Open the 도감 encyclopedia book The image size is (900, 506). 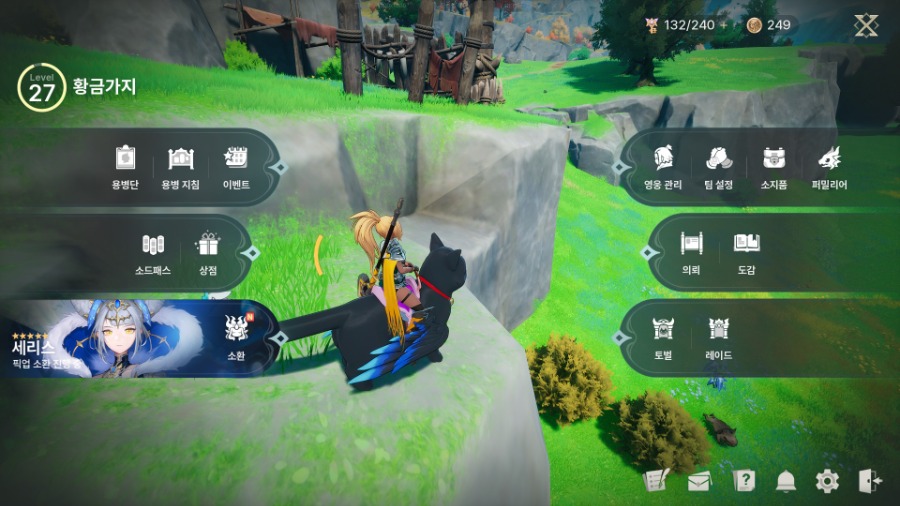point(746,250)
